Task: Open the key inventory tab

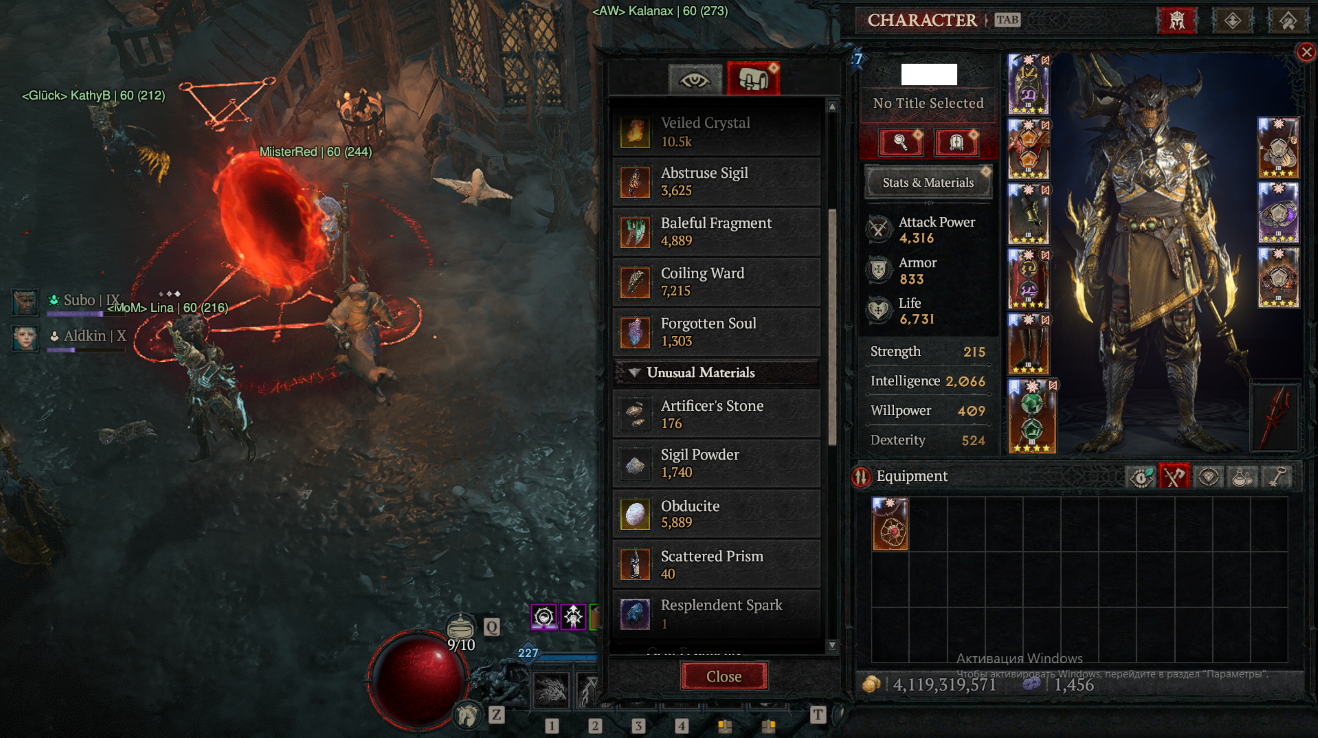Action: pyautogui.click(x=1276, y=477)
